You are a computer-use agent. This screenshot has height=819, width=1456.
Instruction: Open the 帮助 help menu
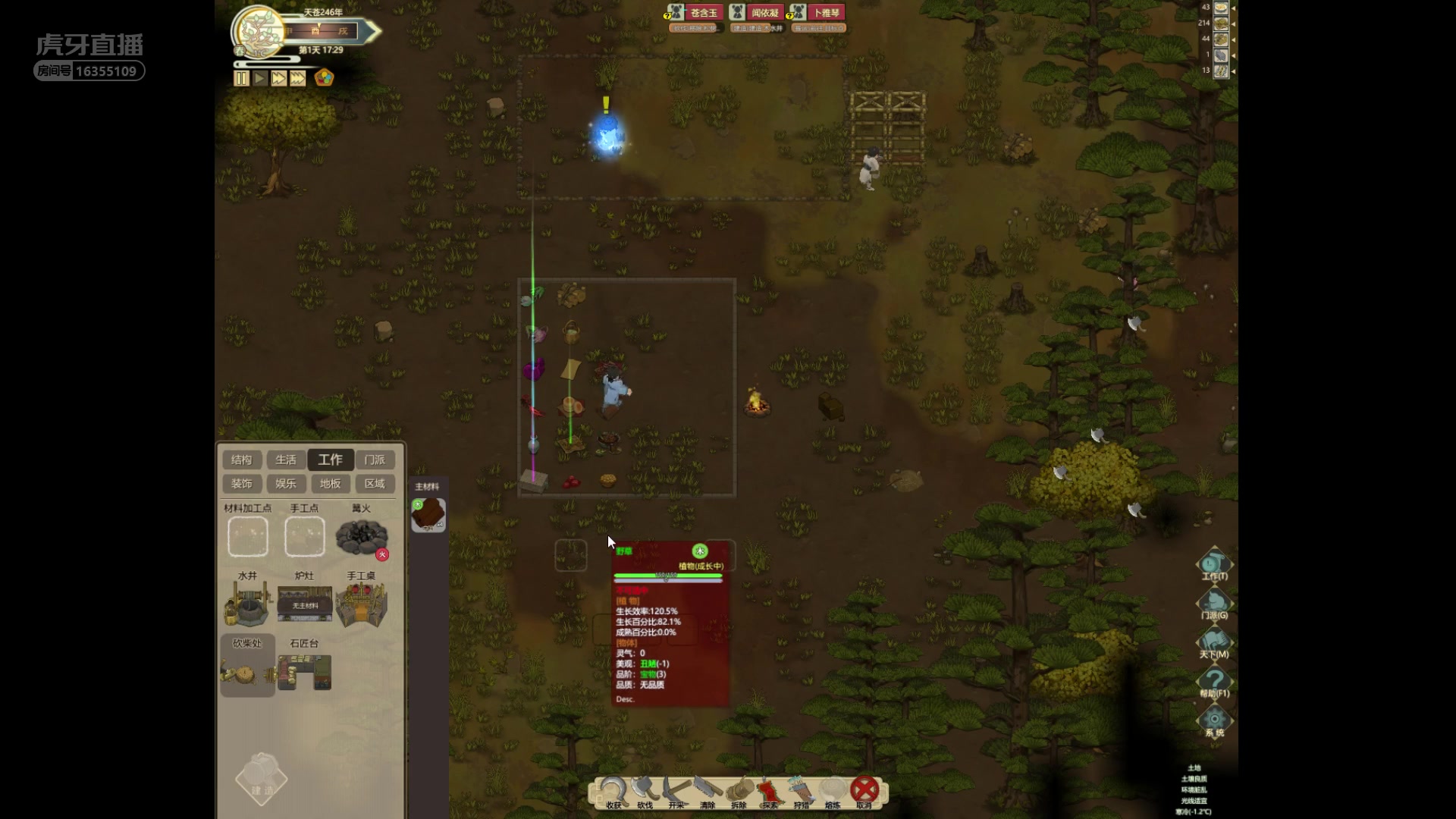pyautogui.click(x=1214, y=681)
